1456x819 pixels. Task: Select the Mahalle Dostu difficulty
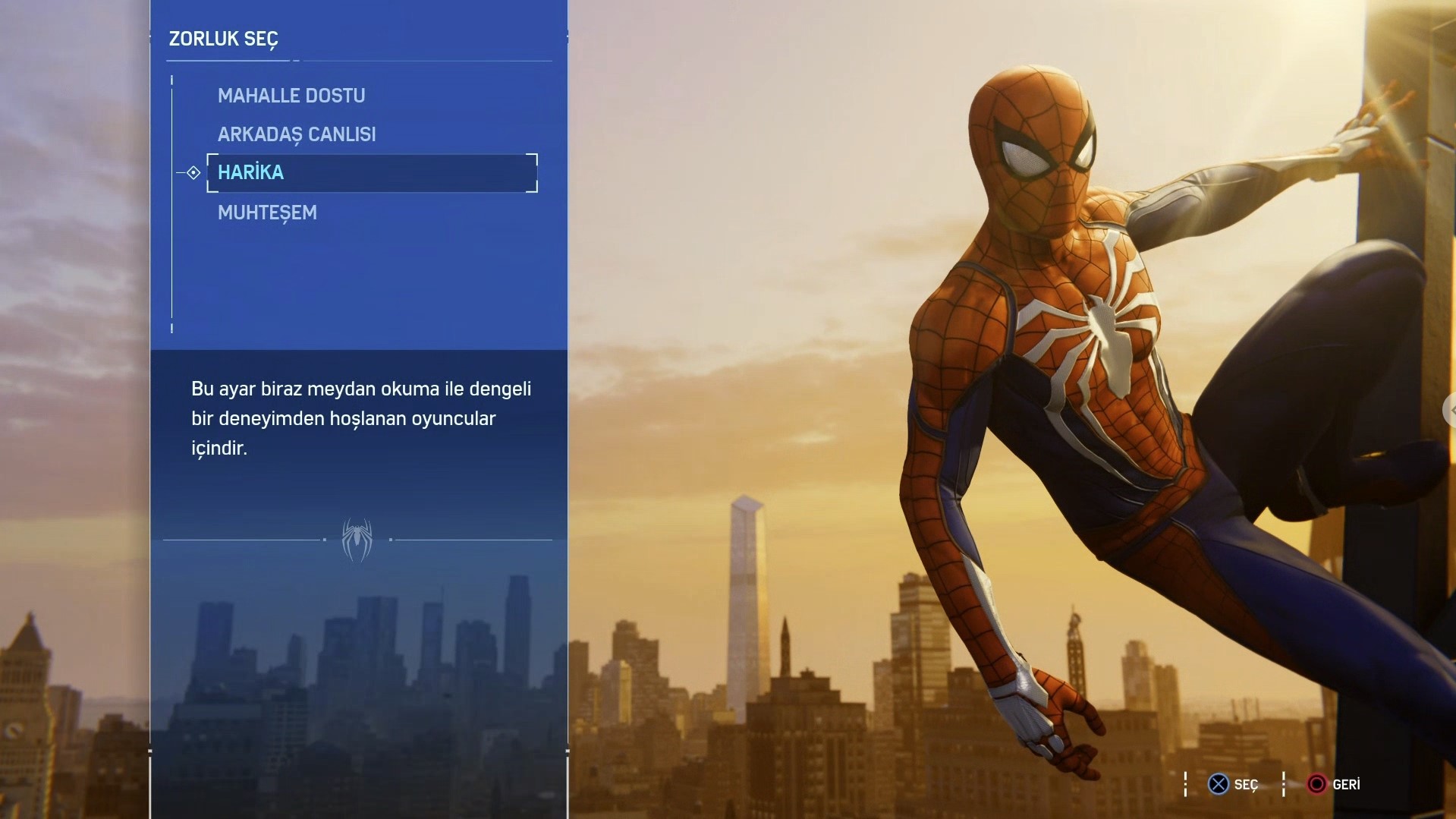click(x=291, y=96)
